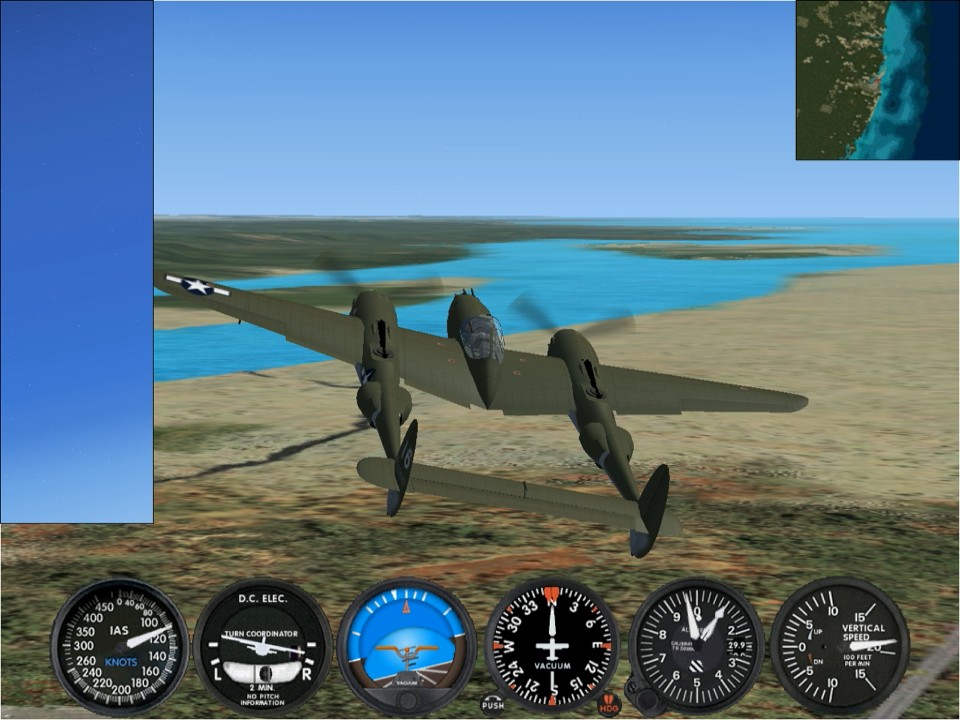
Task: Click the turn coordinator gauge
Action: [262, 646]
